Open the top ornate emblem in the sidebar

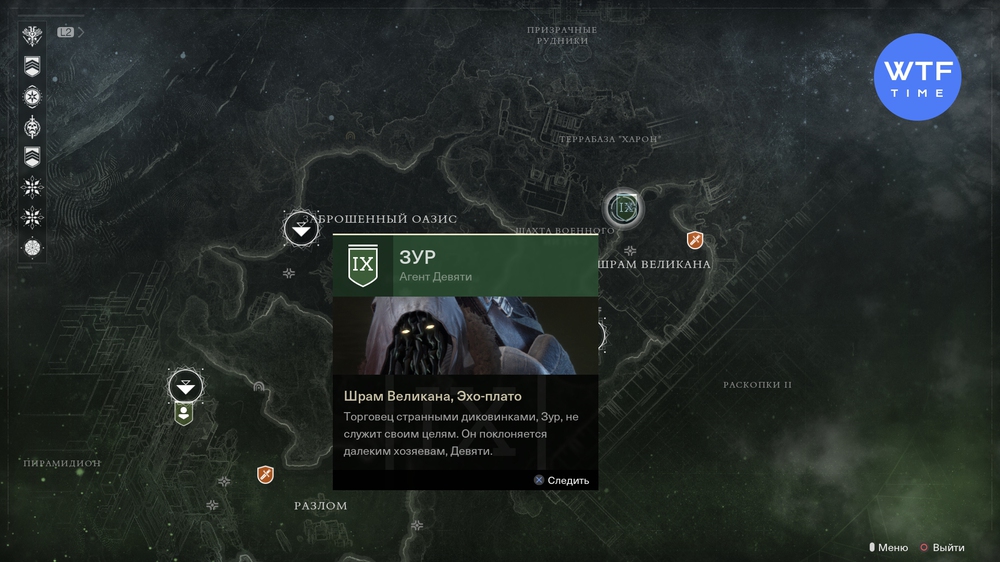click(x=33, y=37)
